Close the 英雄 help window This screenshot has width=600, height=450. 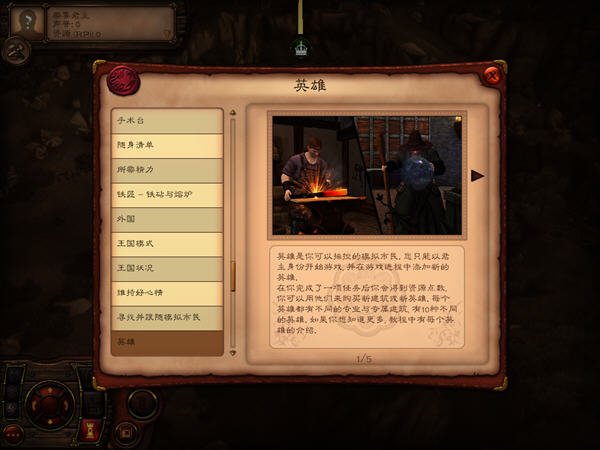point(491,75)
